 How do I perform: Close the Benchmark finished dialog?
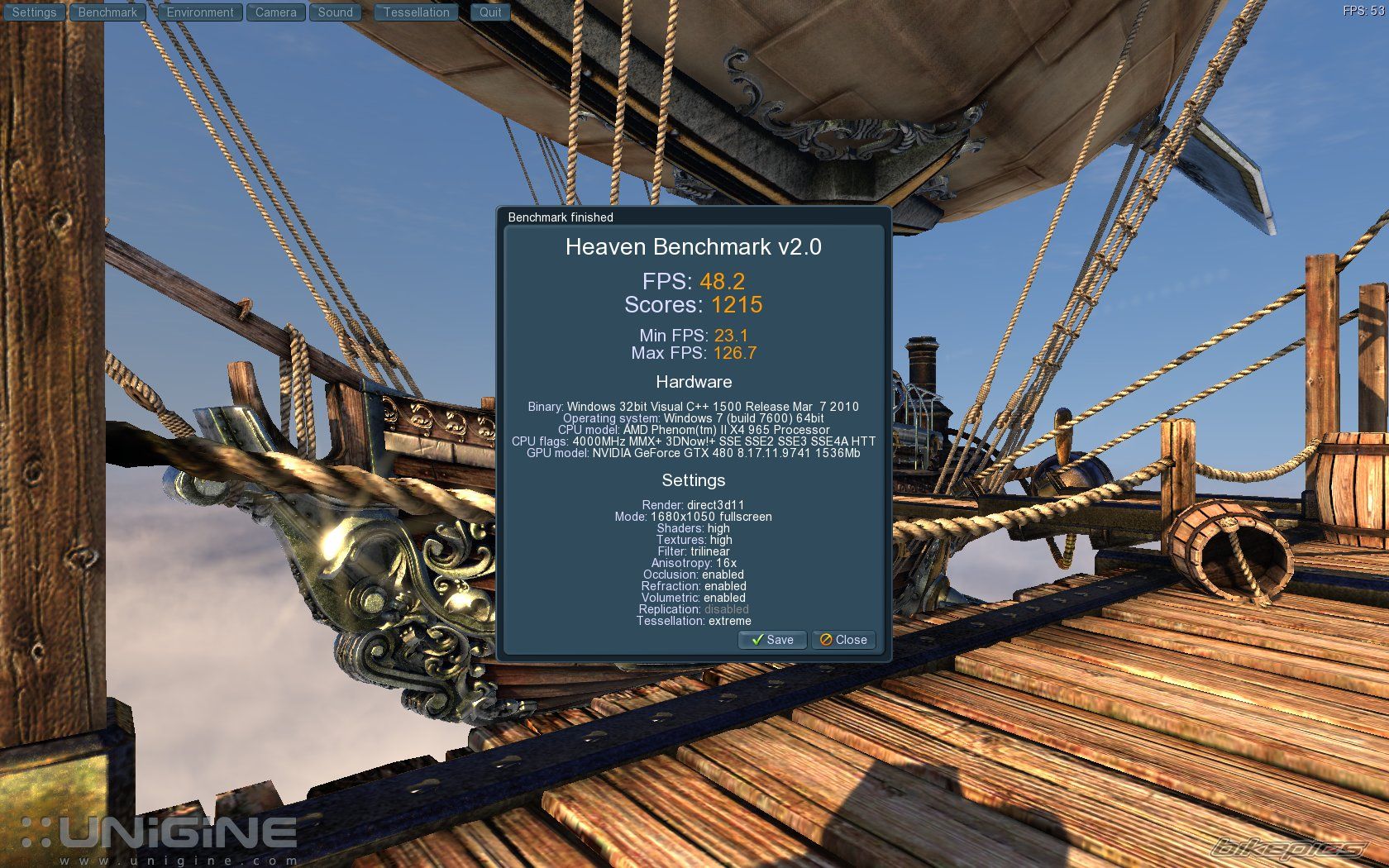pyautogui.click(x=843, y=640)
